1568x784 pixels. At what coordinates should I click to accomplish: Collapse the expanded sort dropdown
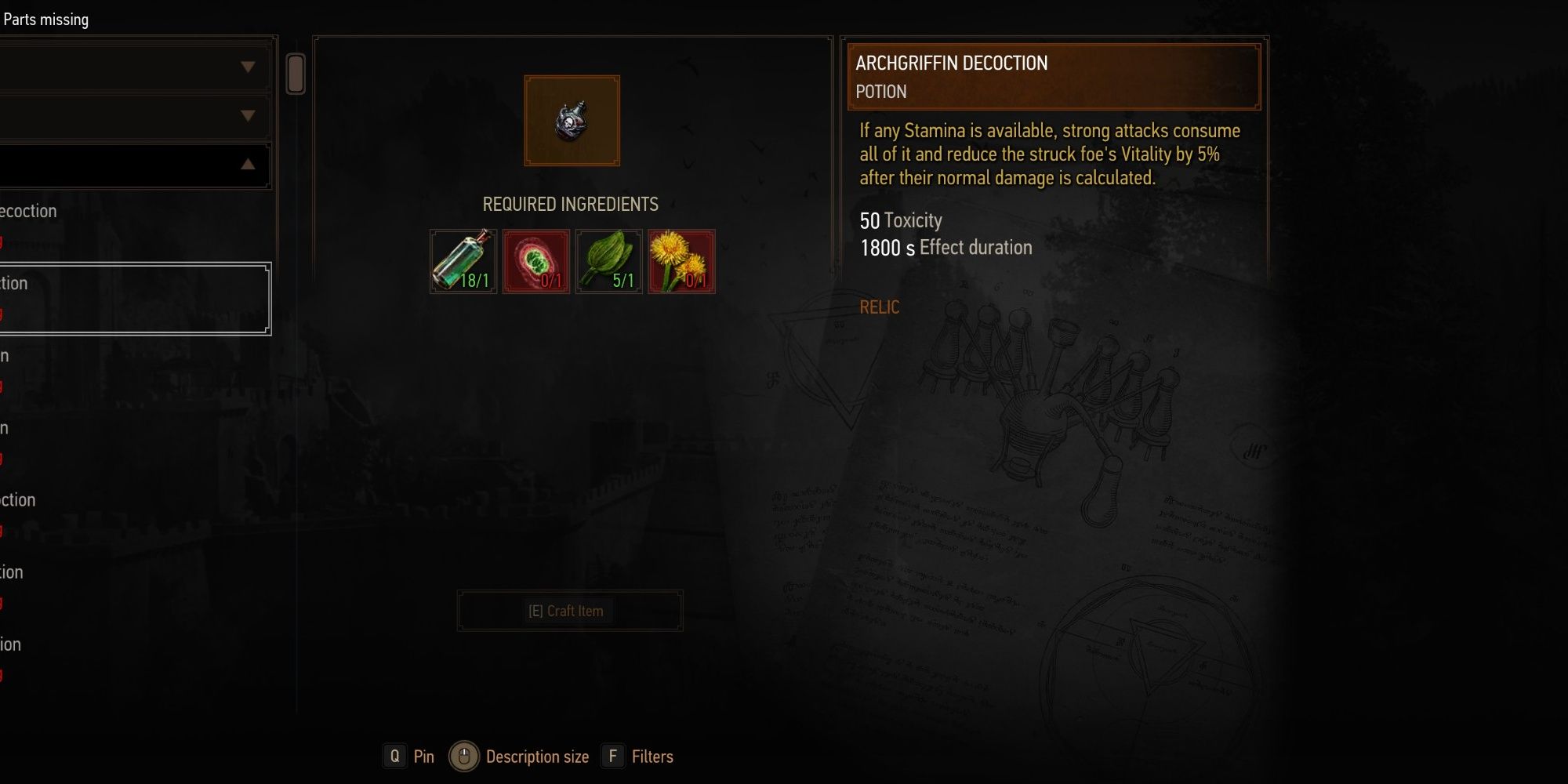(133, 165)
